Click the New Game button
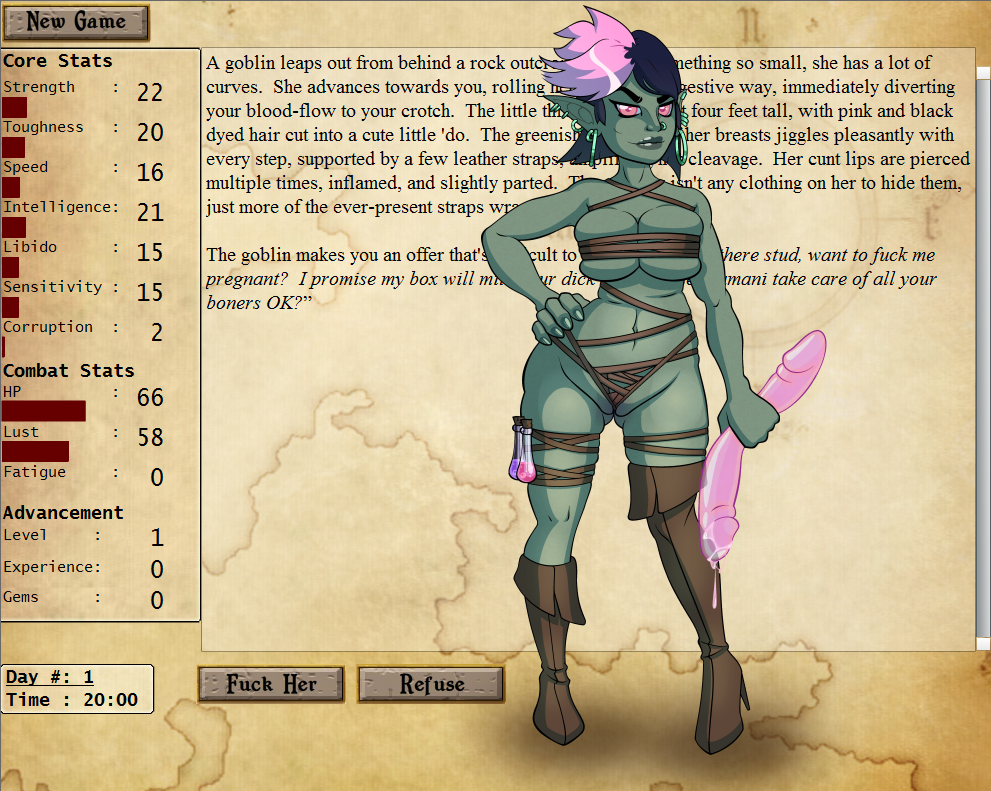This screenshot has width=991, height=791. (76, 22)
